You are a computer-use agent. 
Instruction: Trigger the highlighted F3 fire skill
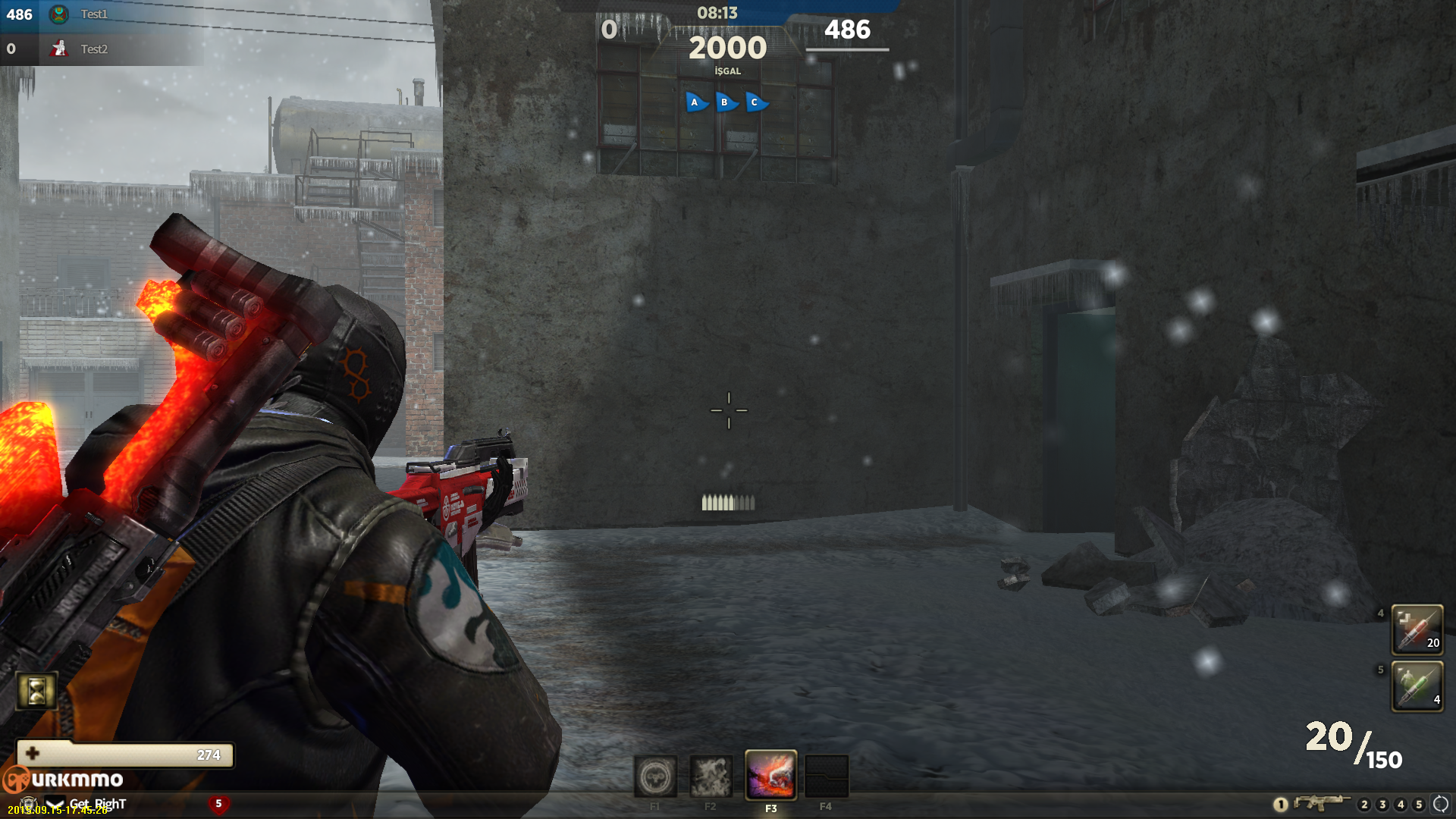coord(770,775)
